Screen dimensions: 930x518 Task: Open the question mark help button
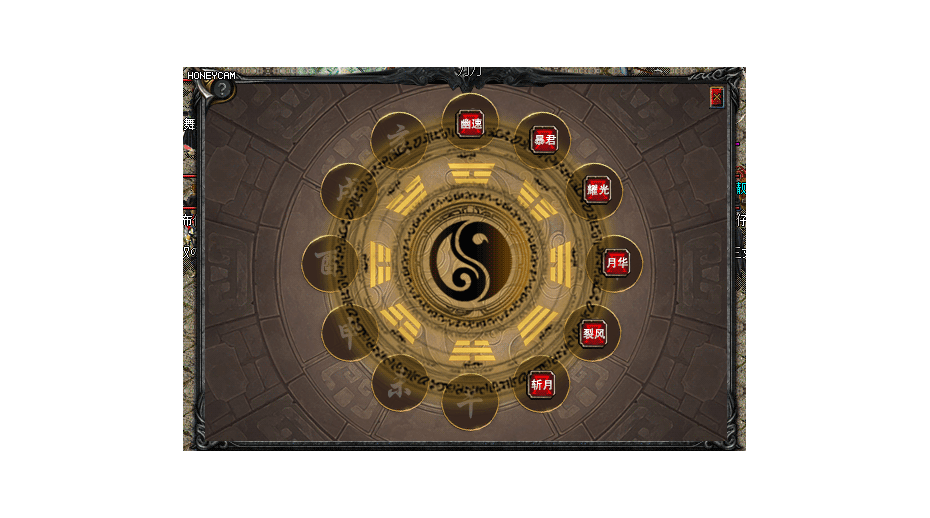coord(221,89)
